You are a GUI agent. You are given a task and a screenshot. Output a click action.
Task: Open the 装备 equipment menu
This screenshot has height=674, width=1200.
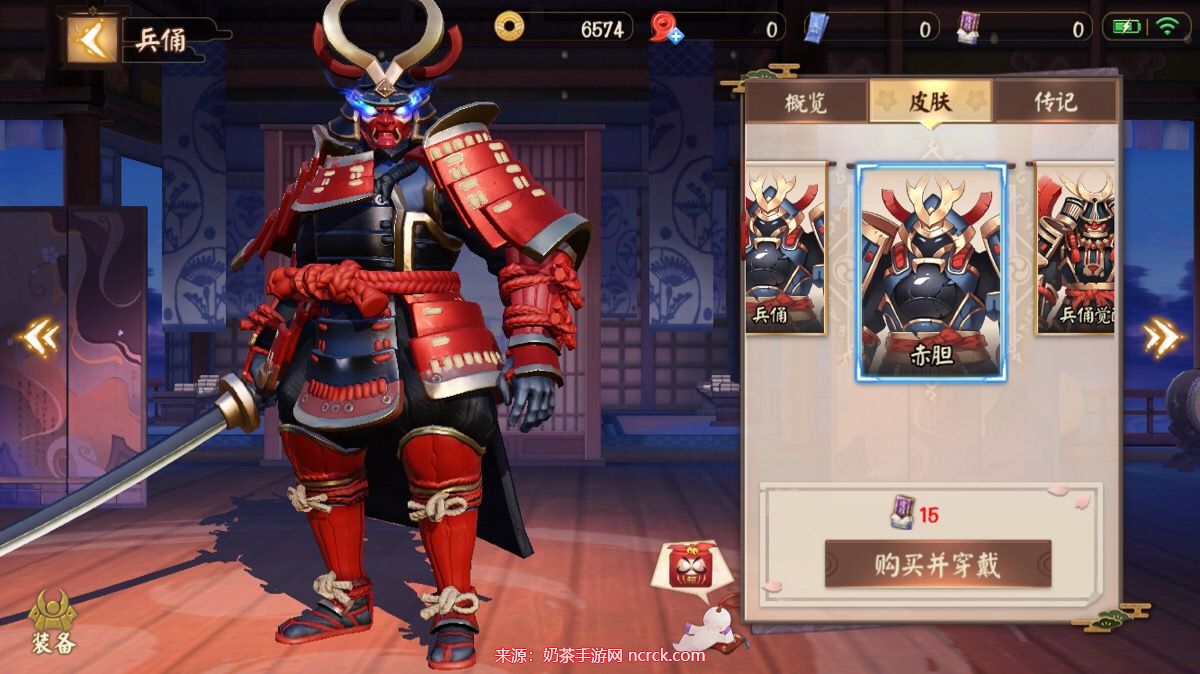click(52, 622)
